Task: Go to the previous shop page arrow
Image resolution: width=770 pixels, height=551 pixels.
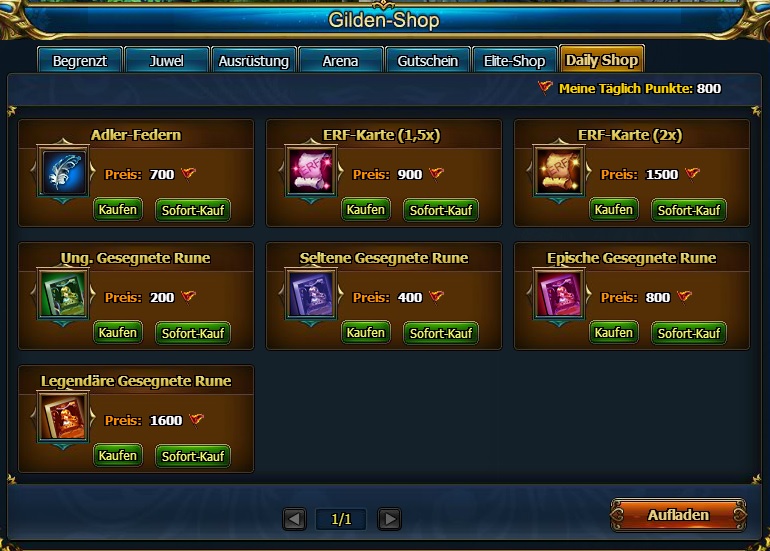Action: (294, 519)
